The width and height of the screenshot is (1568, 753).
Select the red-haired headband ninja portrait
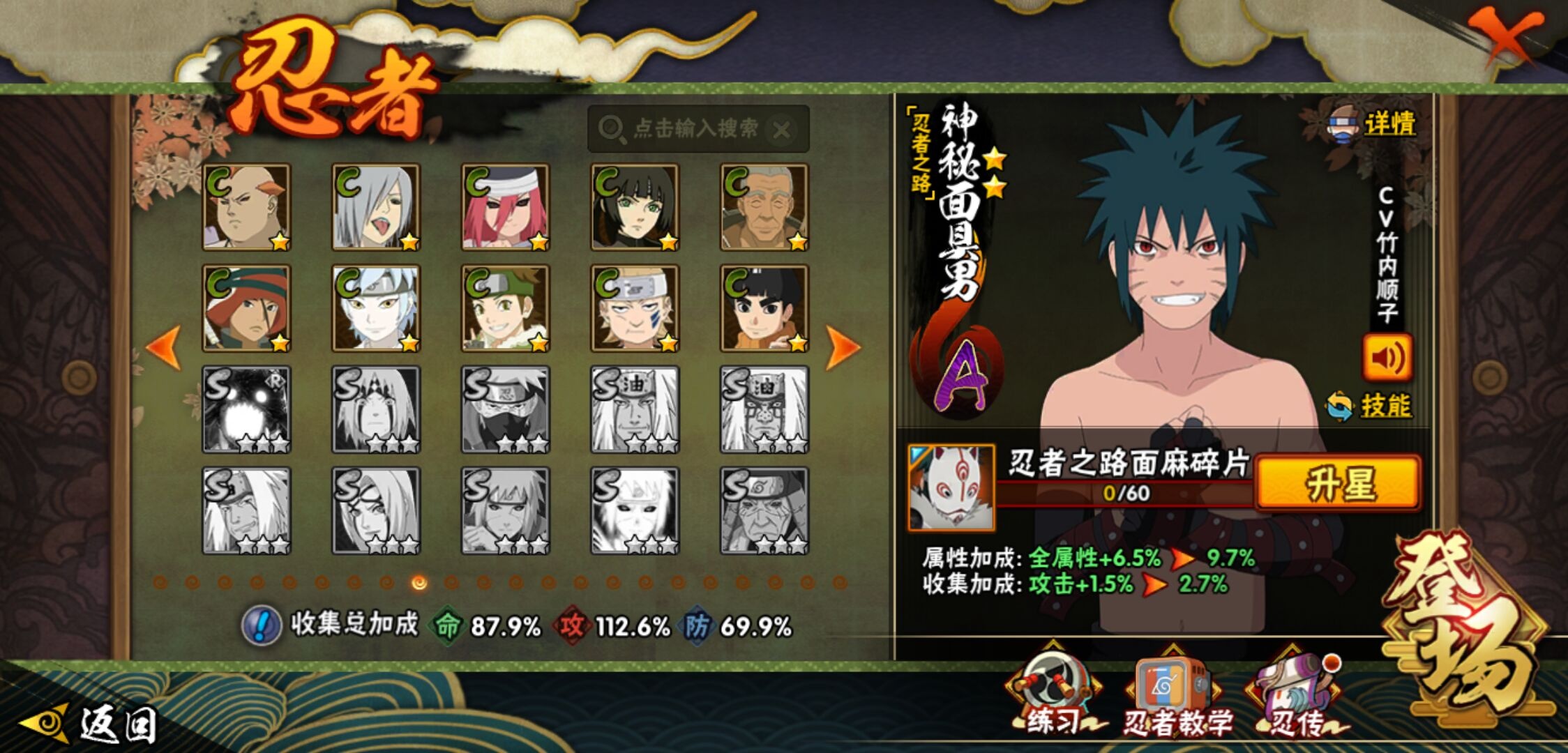pos(505,207)
